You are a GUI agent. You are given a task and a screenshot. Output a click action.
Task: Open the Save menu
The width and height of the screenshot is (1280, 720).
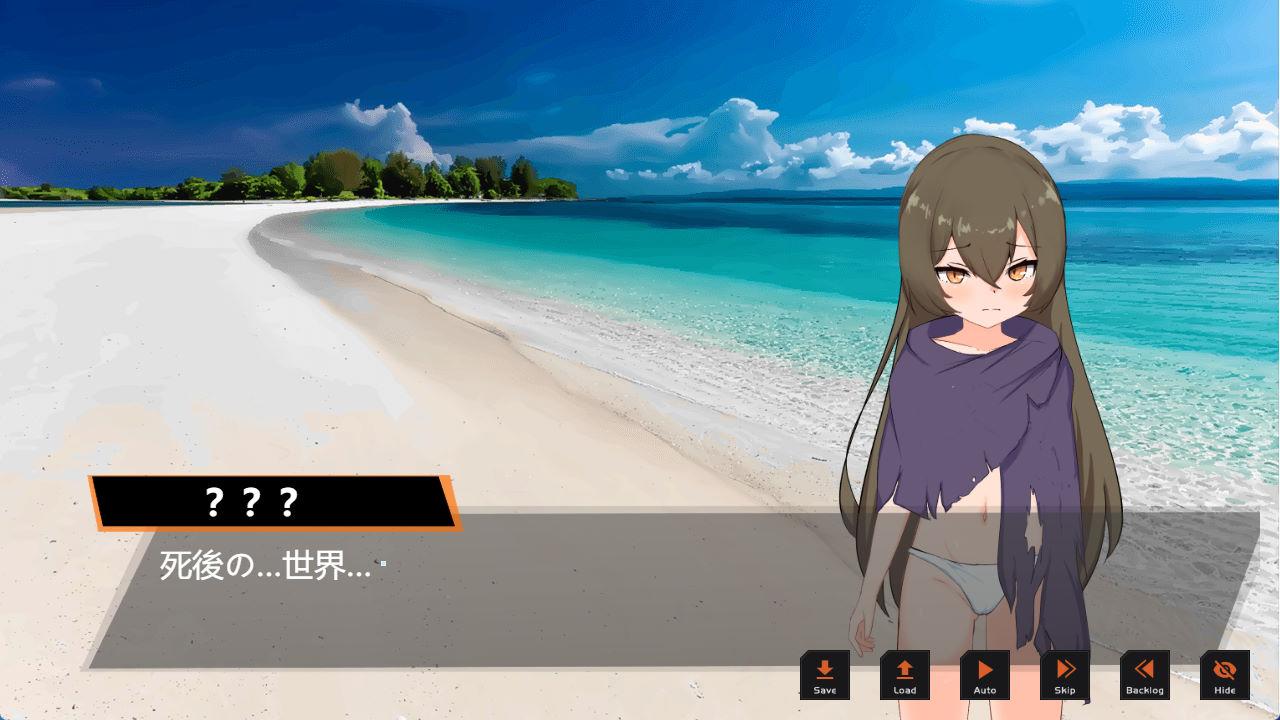pos(825,675)
